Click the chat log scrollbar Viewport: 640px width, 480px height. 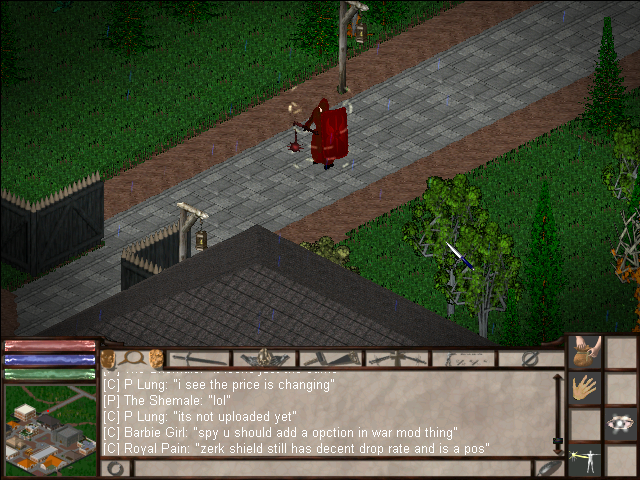point(558,413)
